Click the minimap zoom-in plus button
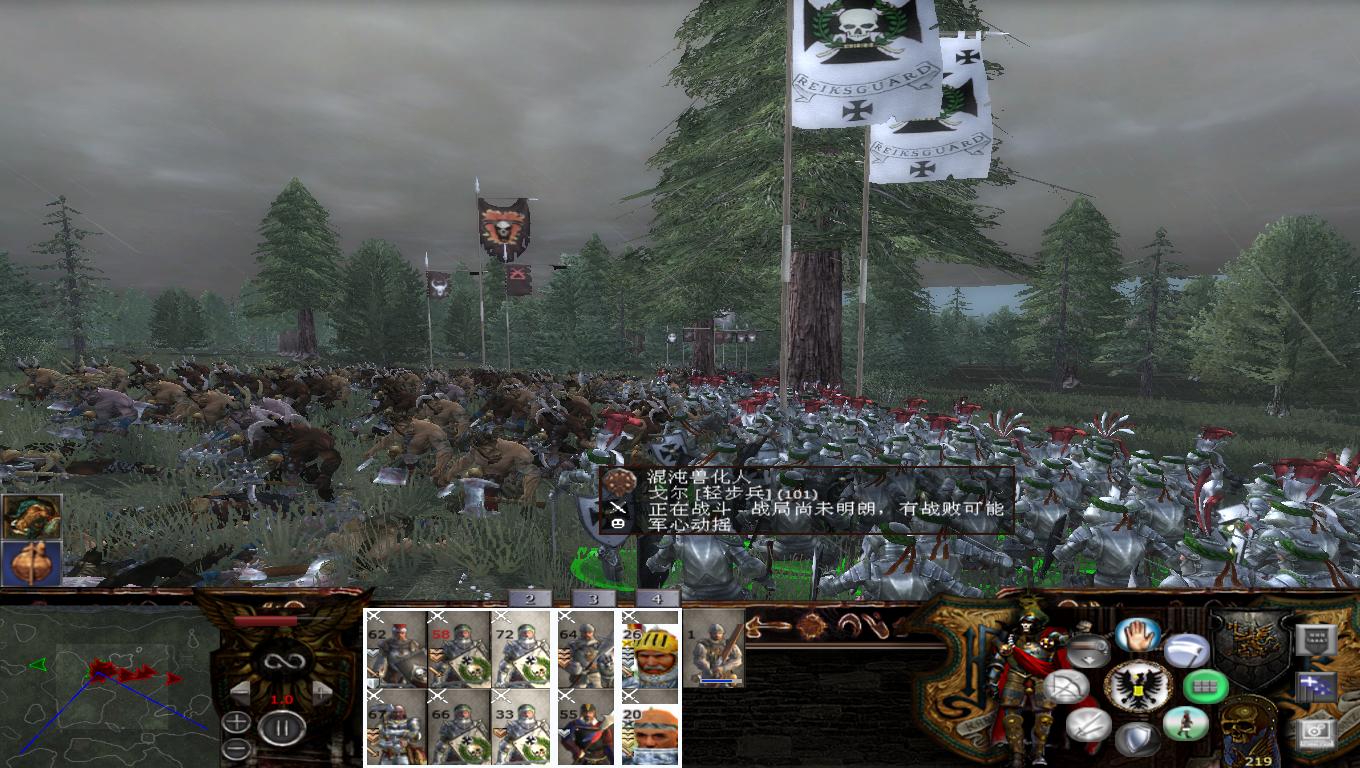Screen dimensions: 1360x768 click(236, 719)
